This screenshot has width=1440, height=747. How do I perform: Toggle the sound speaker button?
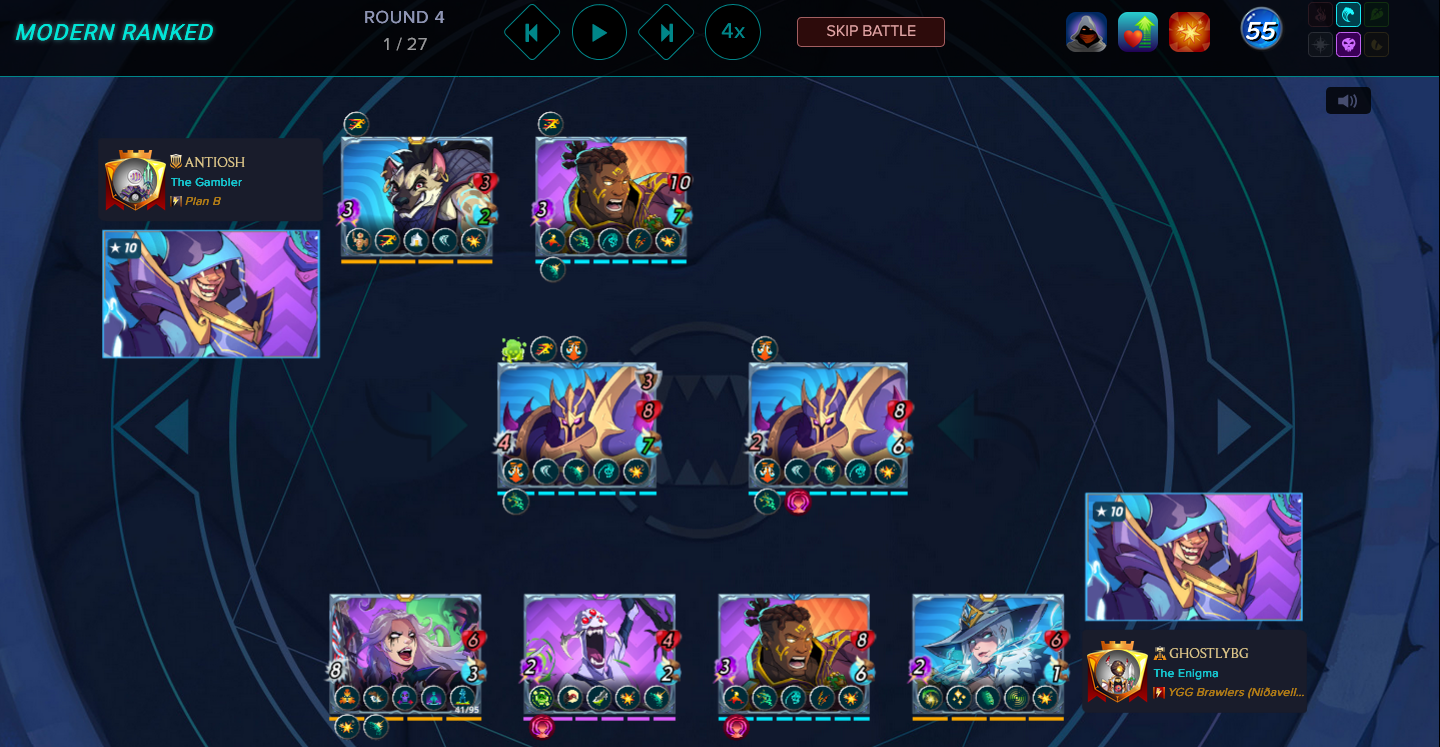pyautogui.click(x=1347, y=101)
